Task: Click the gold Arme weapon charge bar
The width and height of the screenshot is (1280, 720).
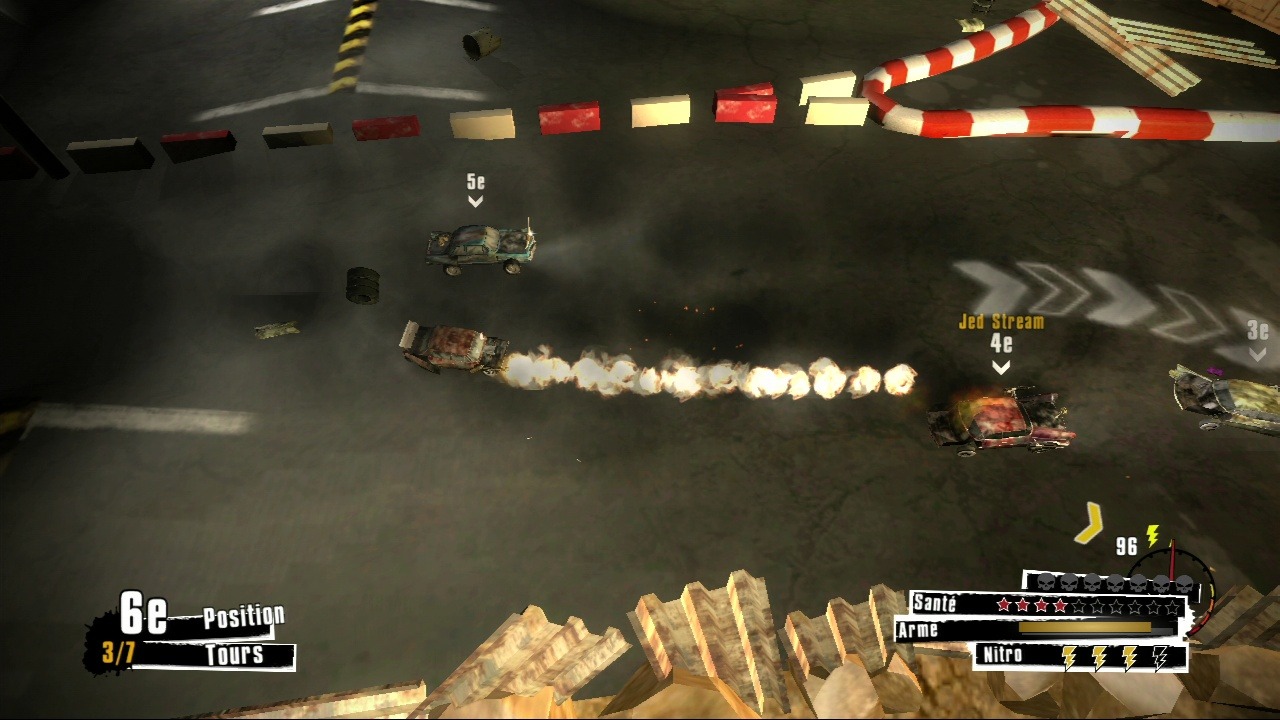Action: point(1085,626)
